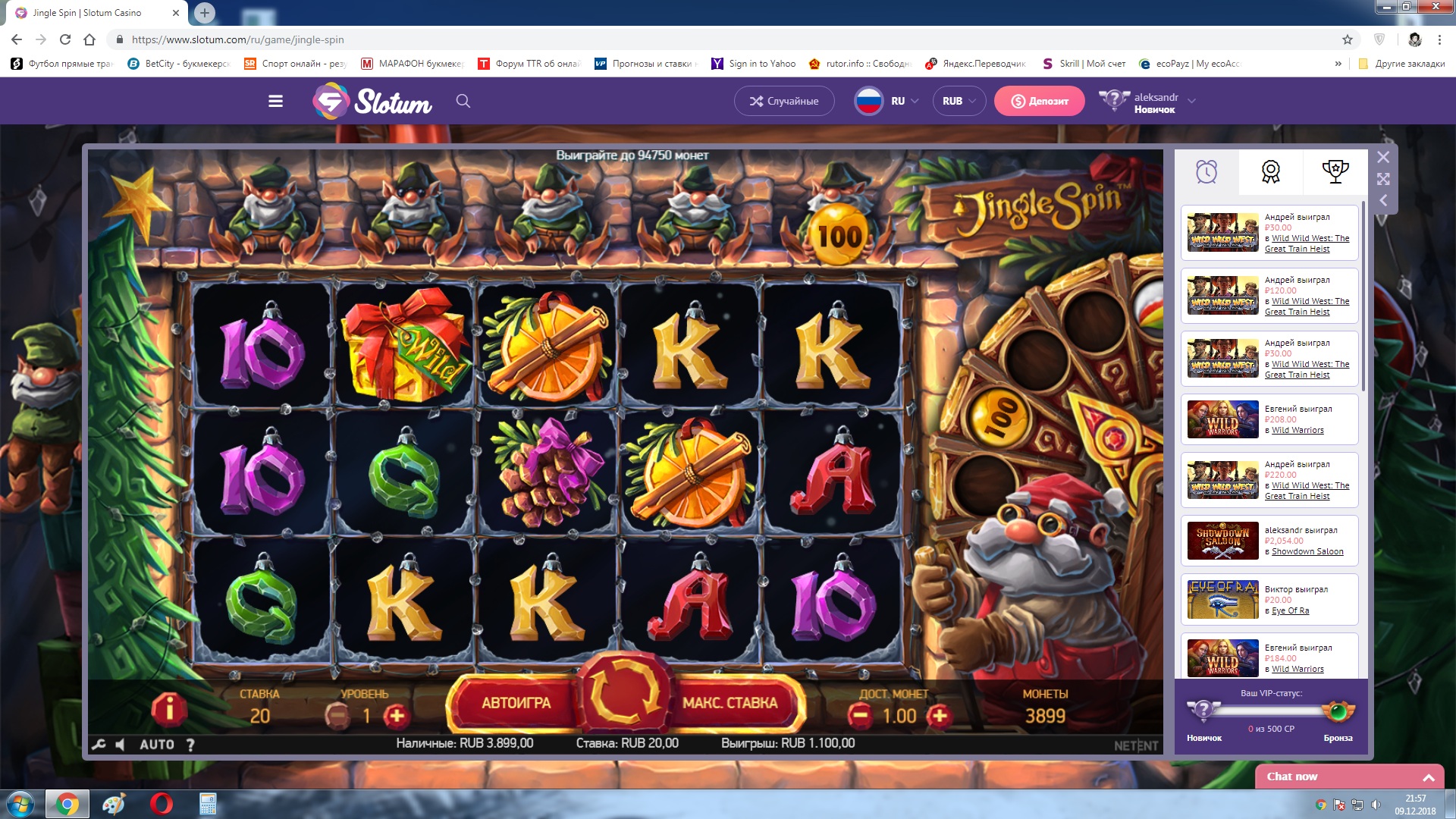Switch to the trophy tab in sidebar
1456x819 pixels.
(1335, 171)
